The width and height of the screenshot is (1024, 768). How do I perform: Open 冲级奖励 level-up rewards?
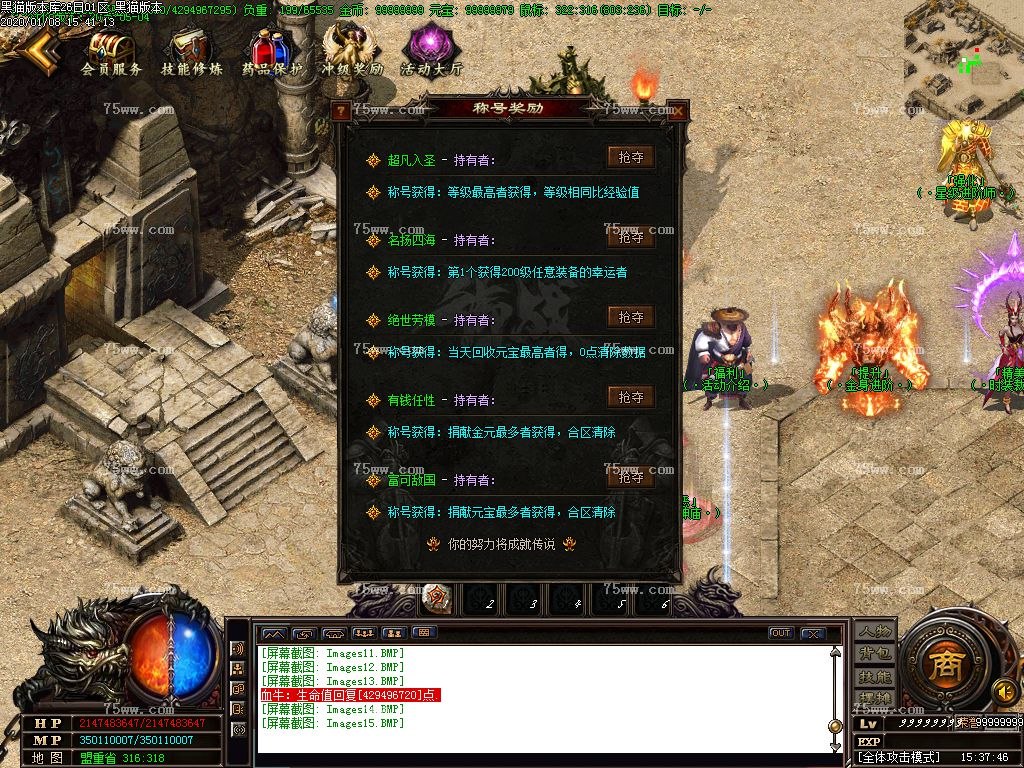pos(351,53)
